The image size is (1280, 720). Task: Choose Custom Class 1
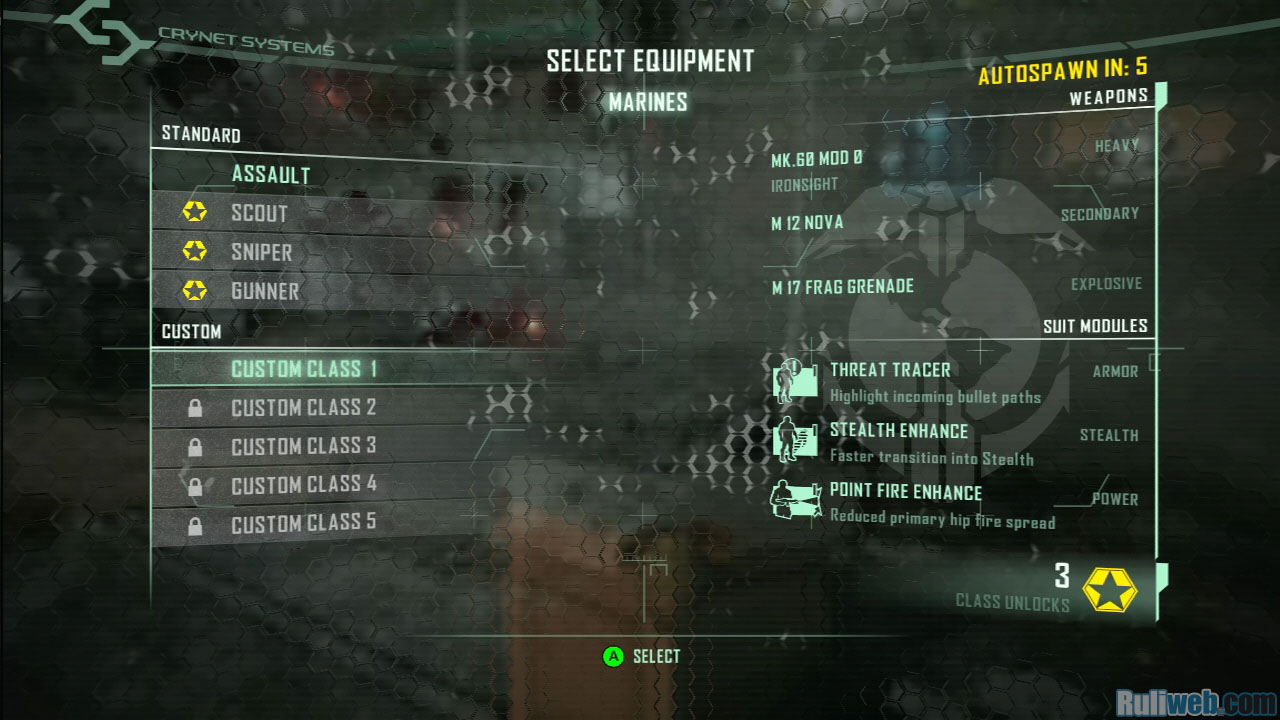tap(303, 369)
